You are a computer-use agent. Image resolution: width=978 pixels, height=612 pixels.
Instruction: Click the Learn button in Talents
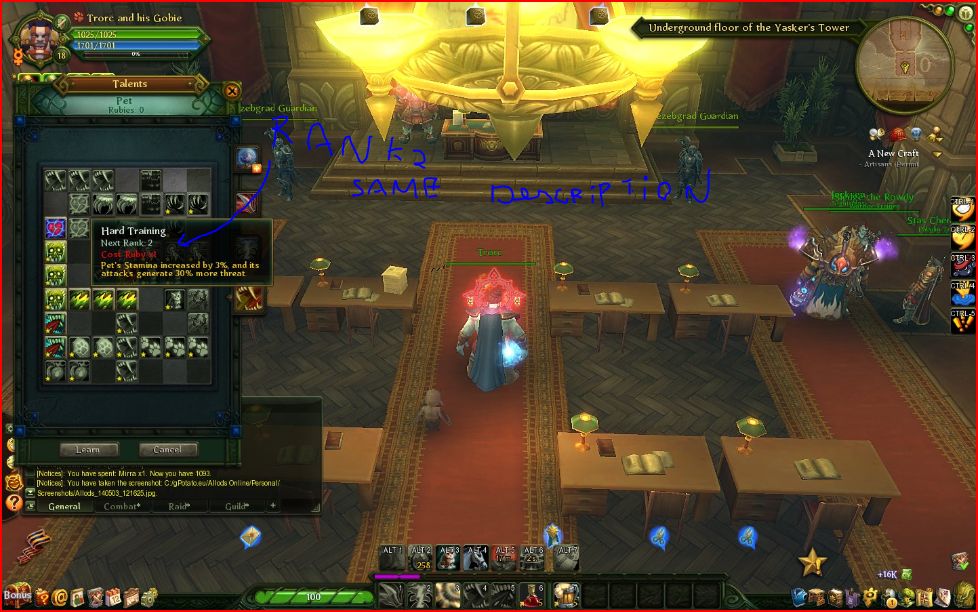coord(88,450)
